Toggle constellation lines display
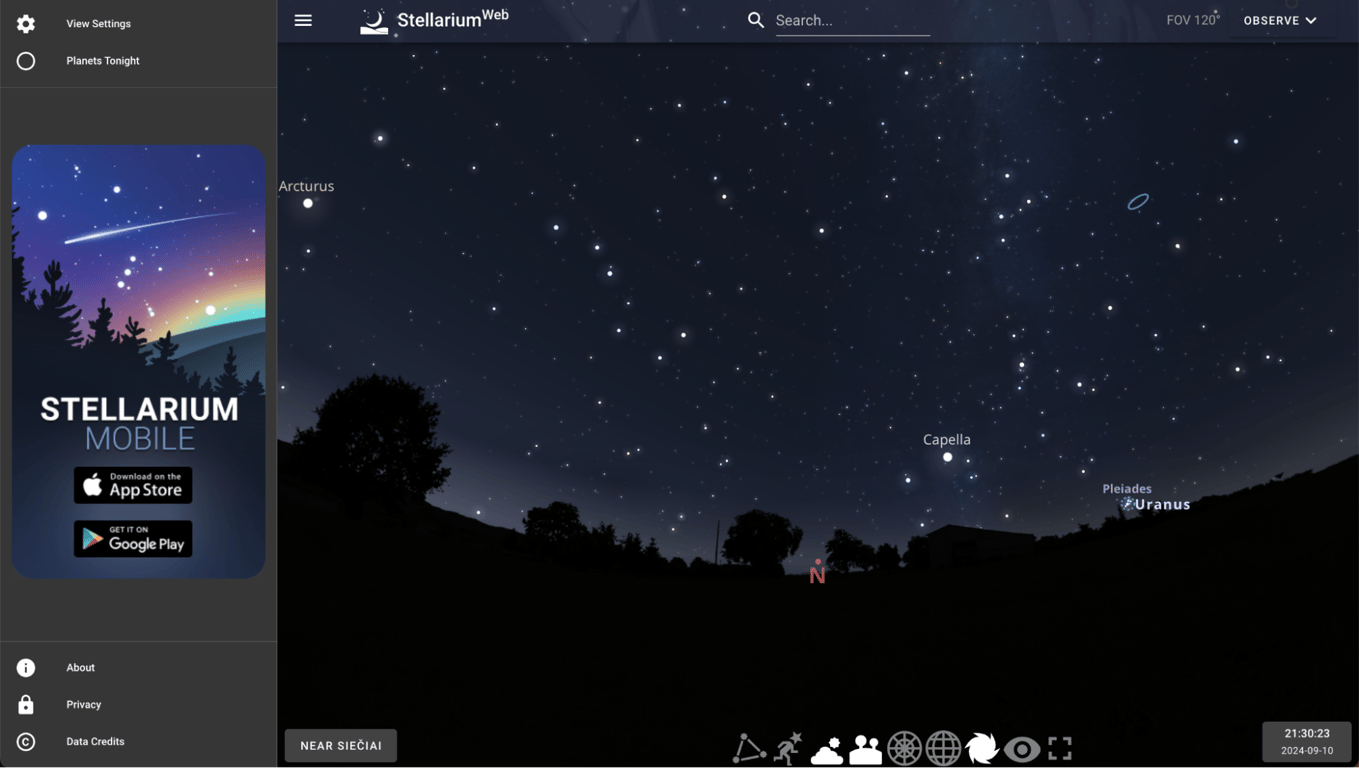 [748, 747]
